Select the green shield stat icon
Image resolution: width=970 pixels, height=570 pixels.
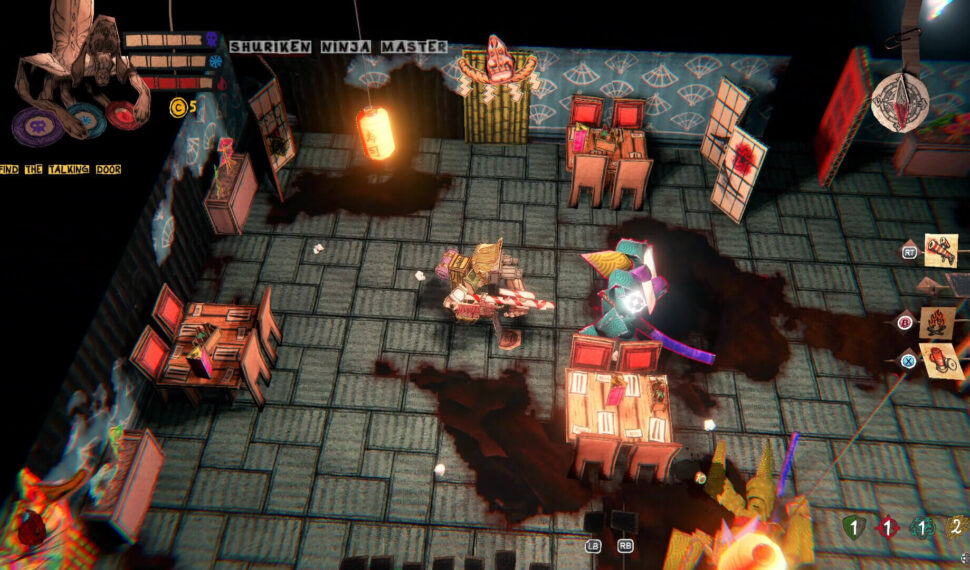coord(852,527)
